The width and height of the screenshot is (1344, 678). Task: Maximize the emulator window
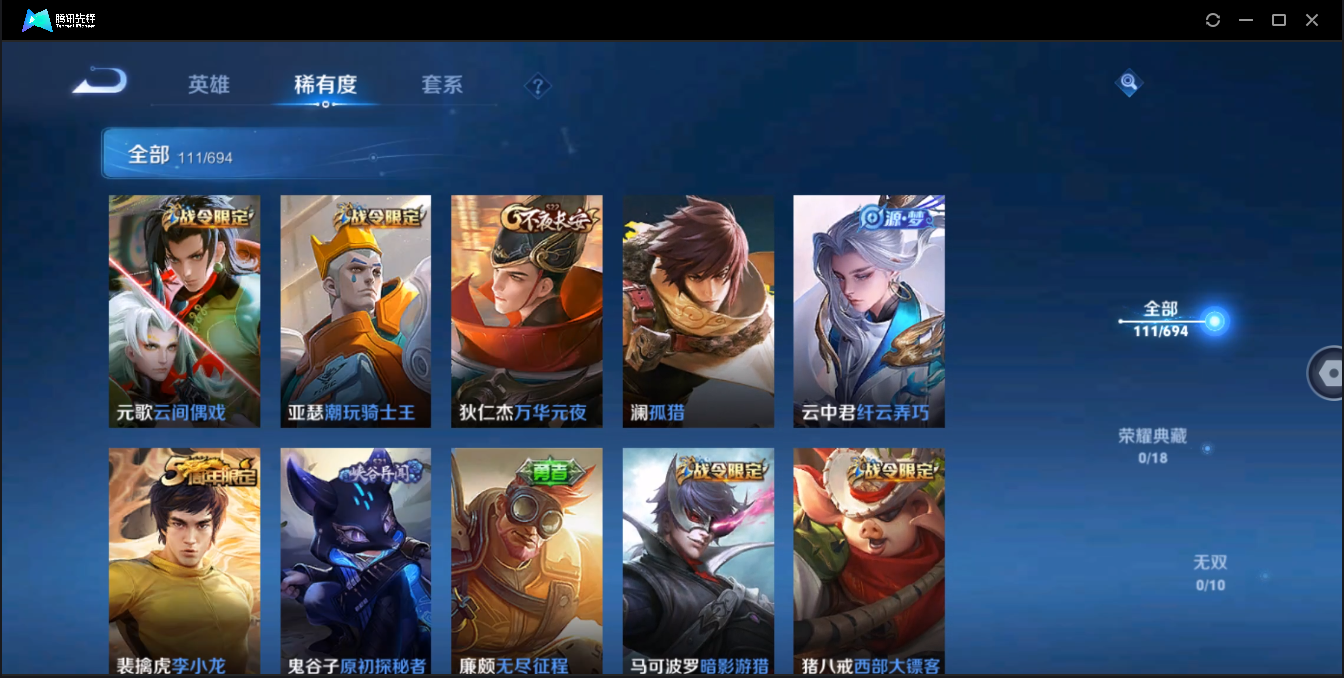tap(1278, 20)
